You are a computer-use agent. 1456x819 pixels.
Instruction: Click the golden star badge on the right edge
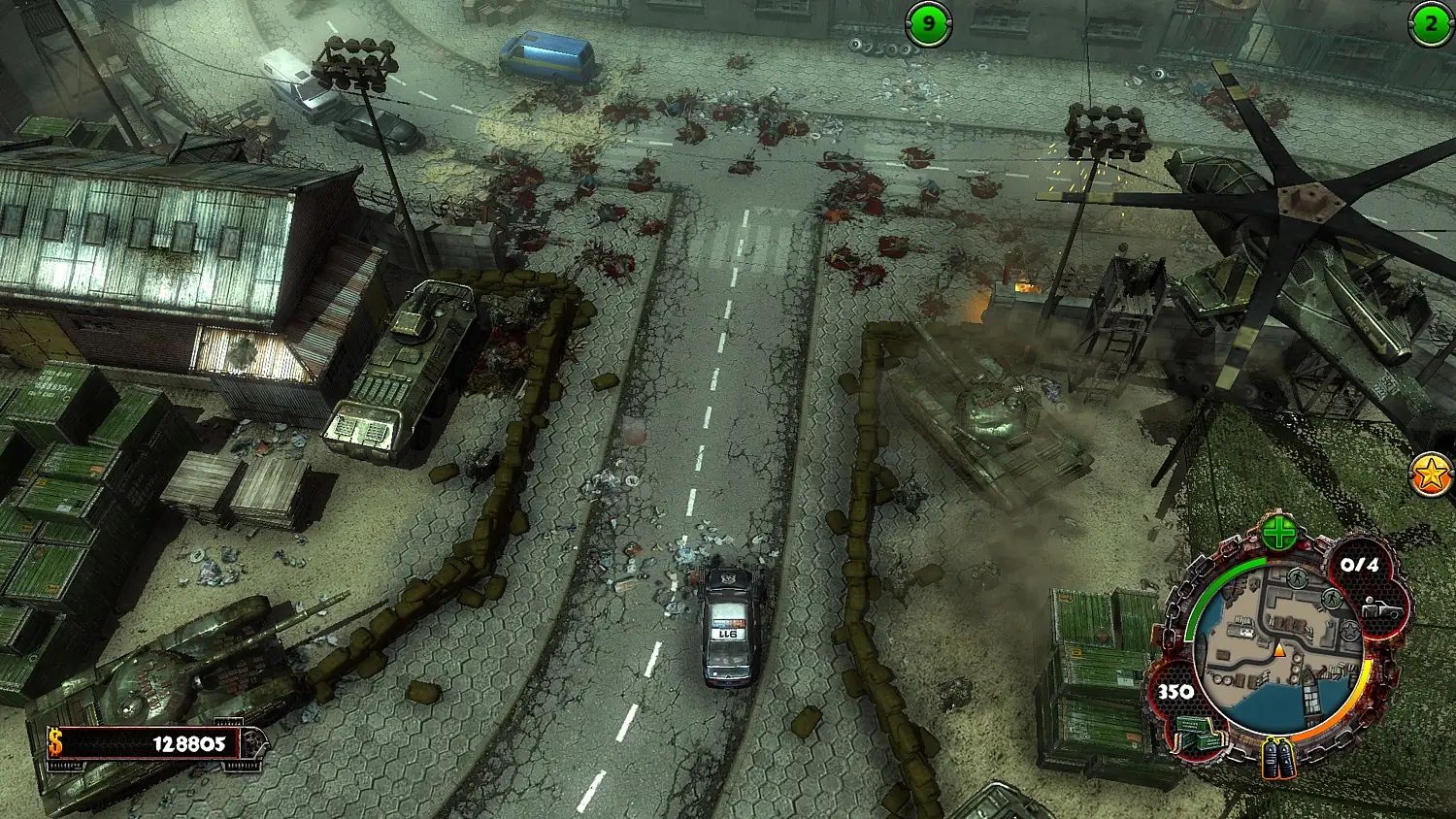pyautogui.click(x=1429, y=475)
